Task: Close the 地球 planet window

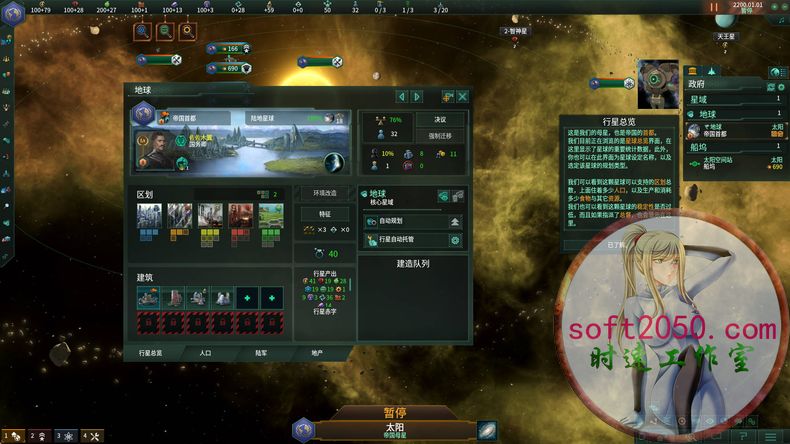Action: pyautogui.click(x=462, y=96)
